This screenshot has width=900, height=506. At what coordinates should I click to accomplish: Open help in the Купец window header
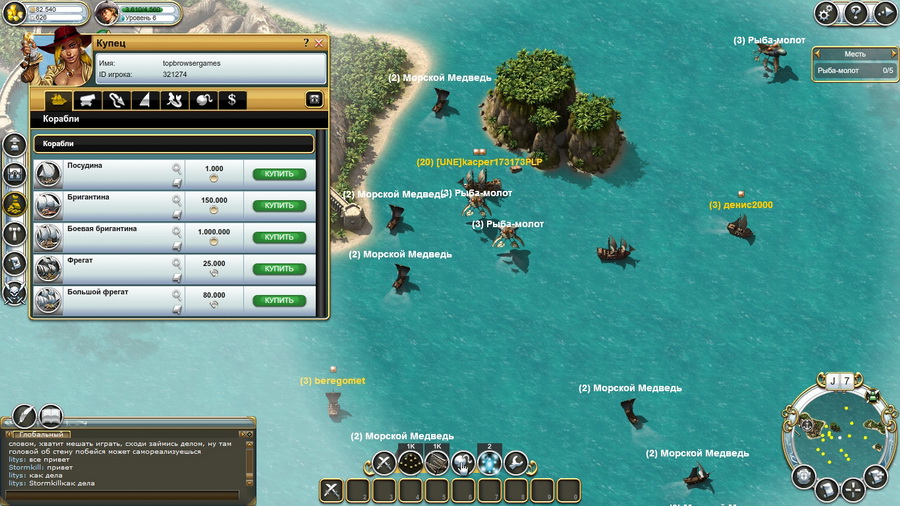306,44
